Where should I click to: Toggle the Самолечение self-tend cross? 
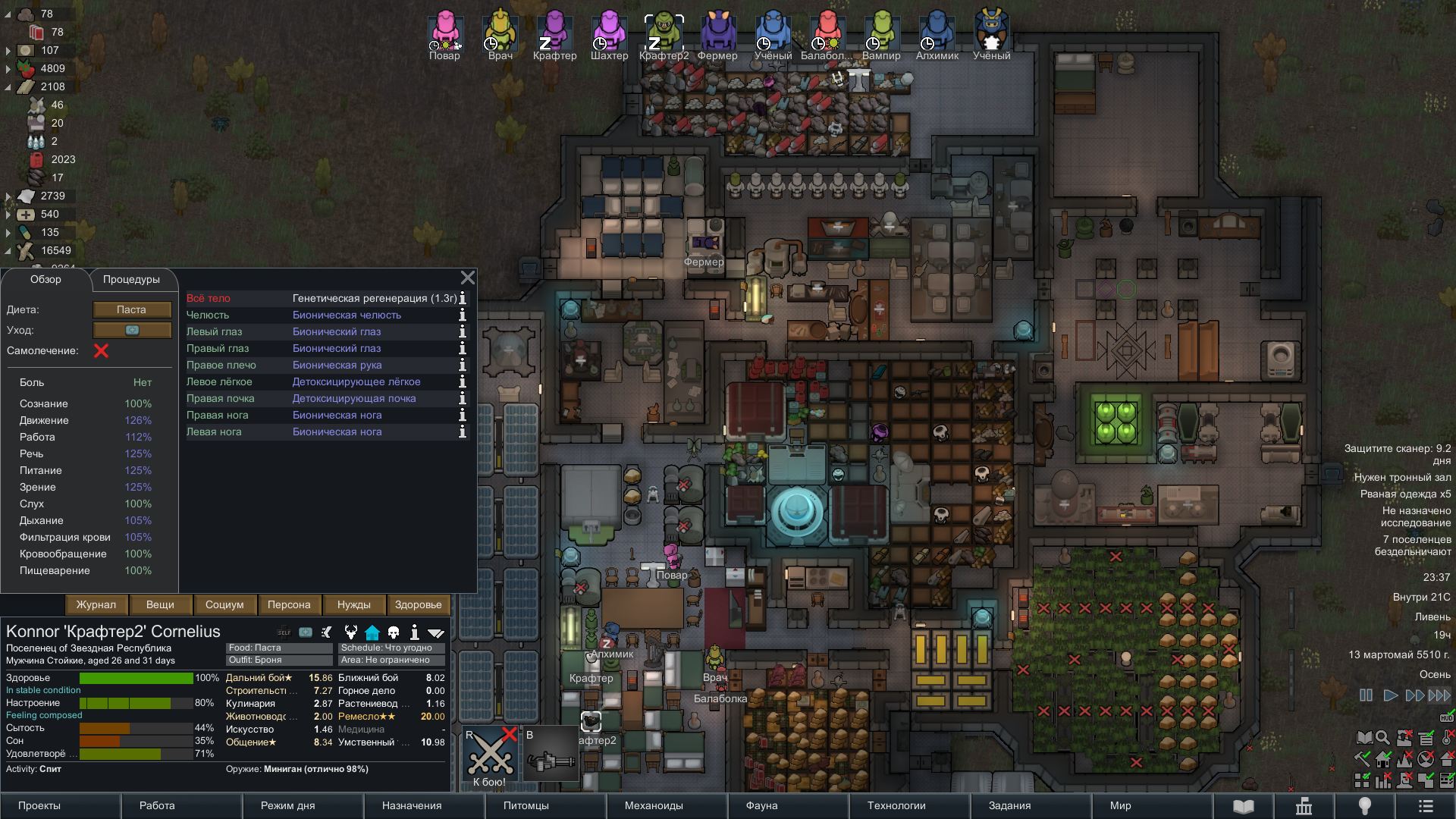(101, 350)
